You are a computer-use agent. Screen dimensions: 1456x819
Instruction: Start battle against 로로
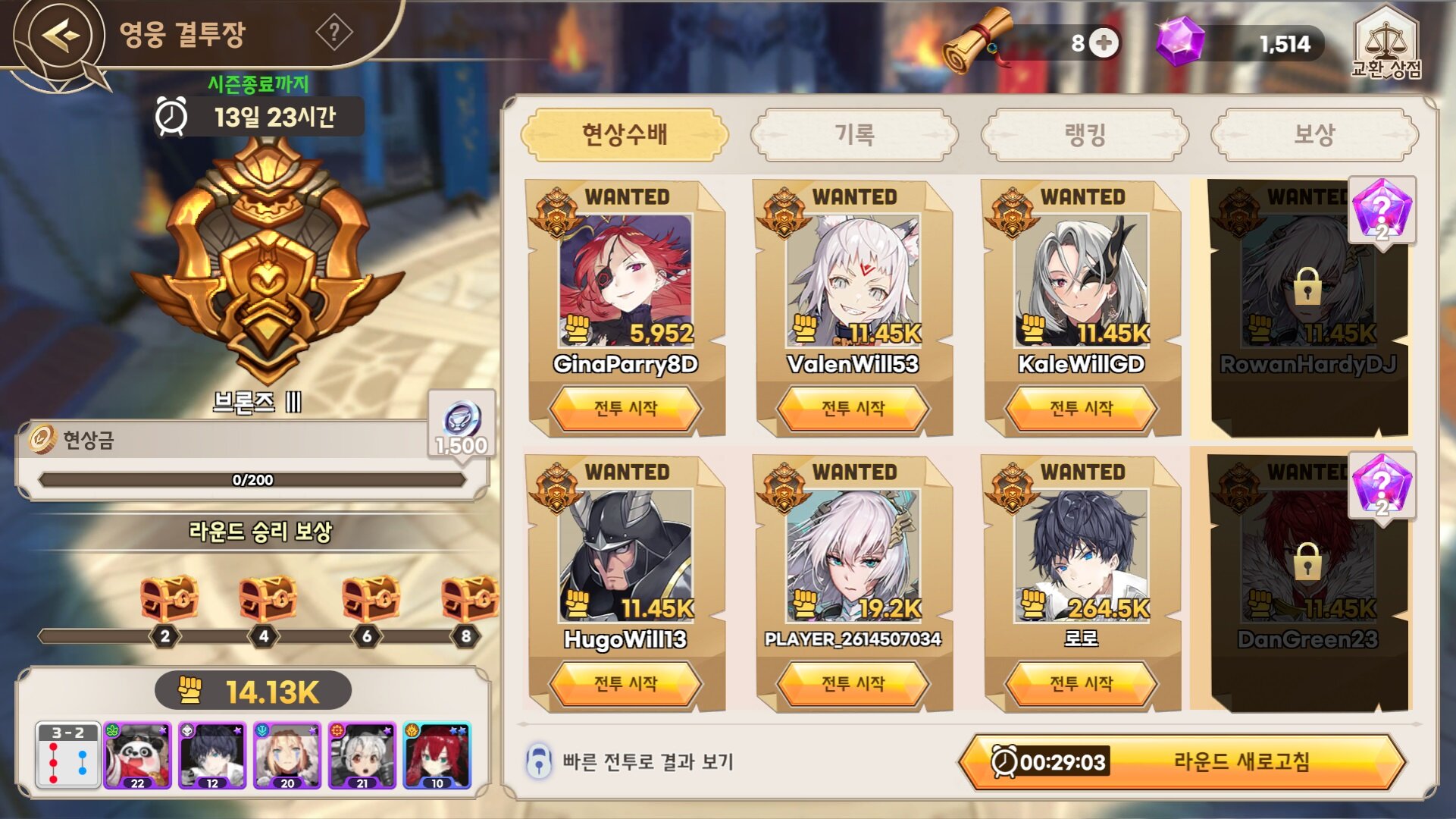[x=1081, y=684]
